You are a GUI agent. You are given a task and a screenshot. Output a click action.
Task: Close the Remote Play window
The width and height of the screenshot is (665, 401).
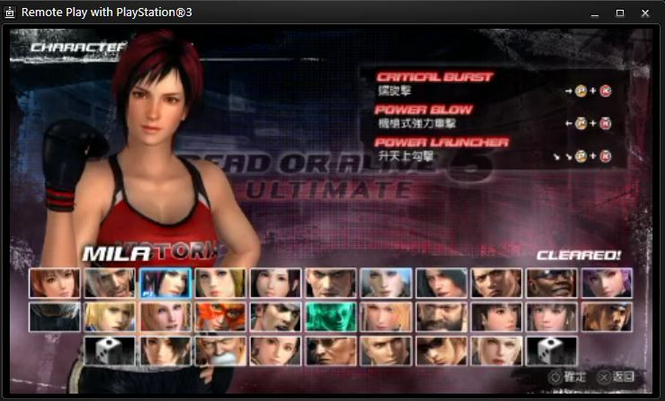(x=645, y=12)
